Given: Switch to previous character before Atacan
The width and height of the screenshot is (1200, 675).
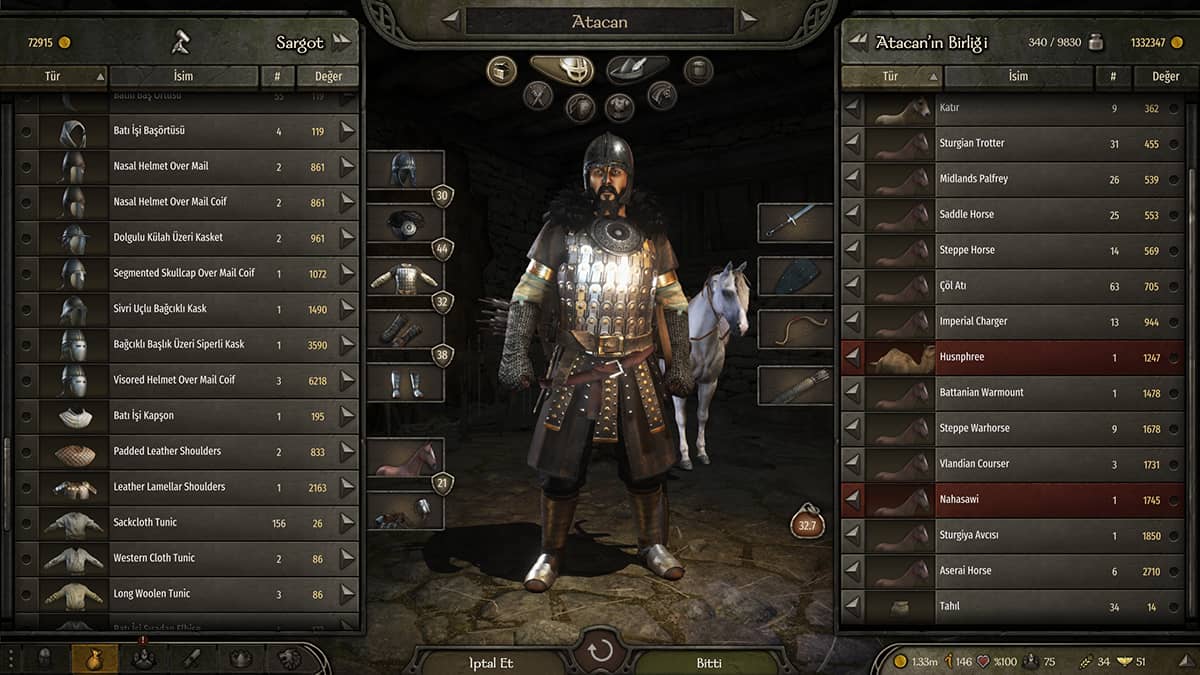Looking at the screenshot, I should (x=451, y=19).
